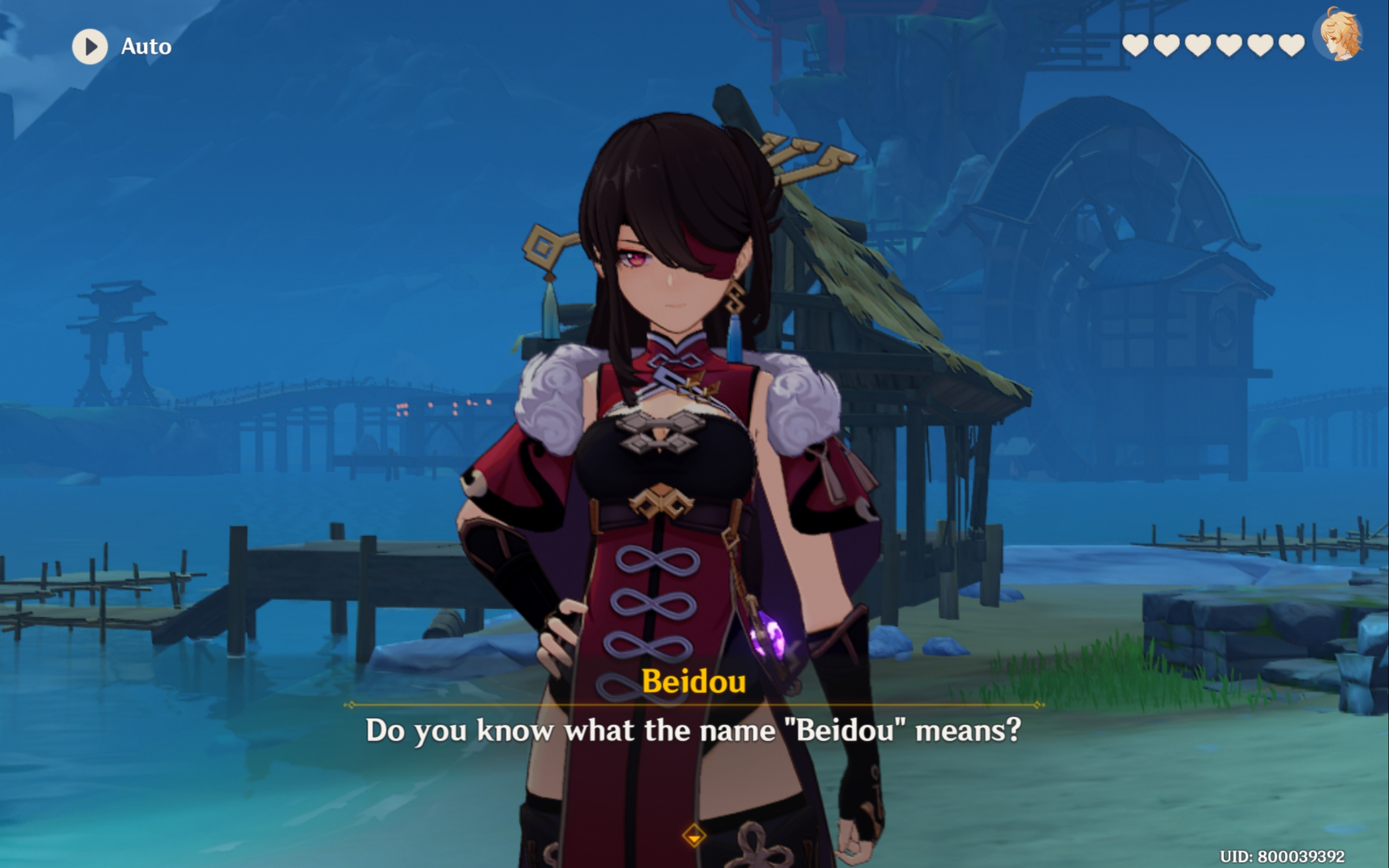Click the first heart icon
Viewport: 1389px width, 868px height.
1135,46
